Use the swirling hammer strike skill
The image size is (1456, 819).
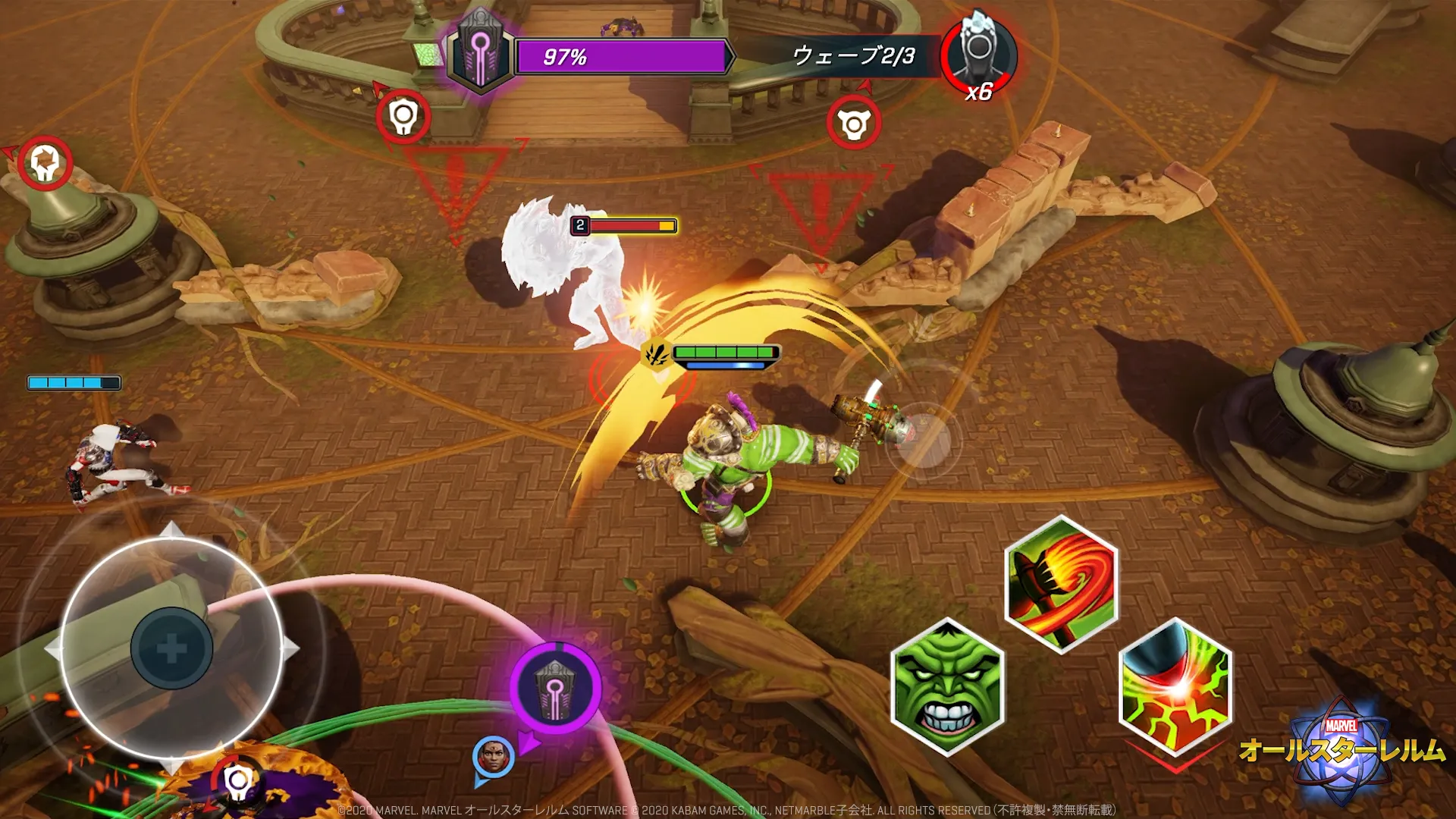point(1061,584)
